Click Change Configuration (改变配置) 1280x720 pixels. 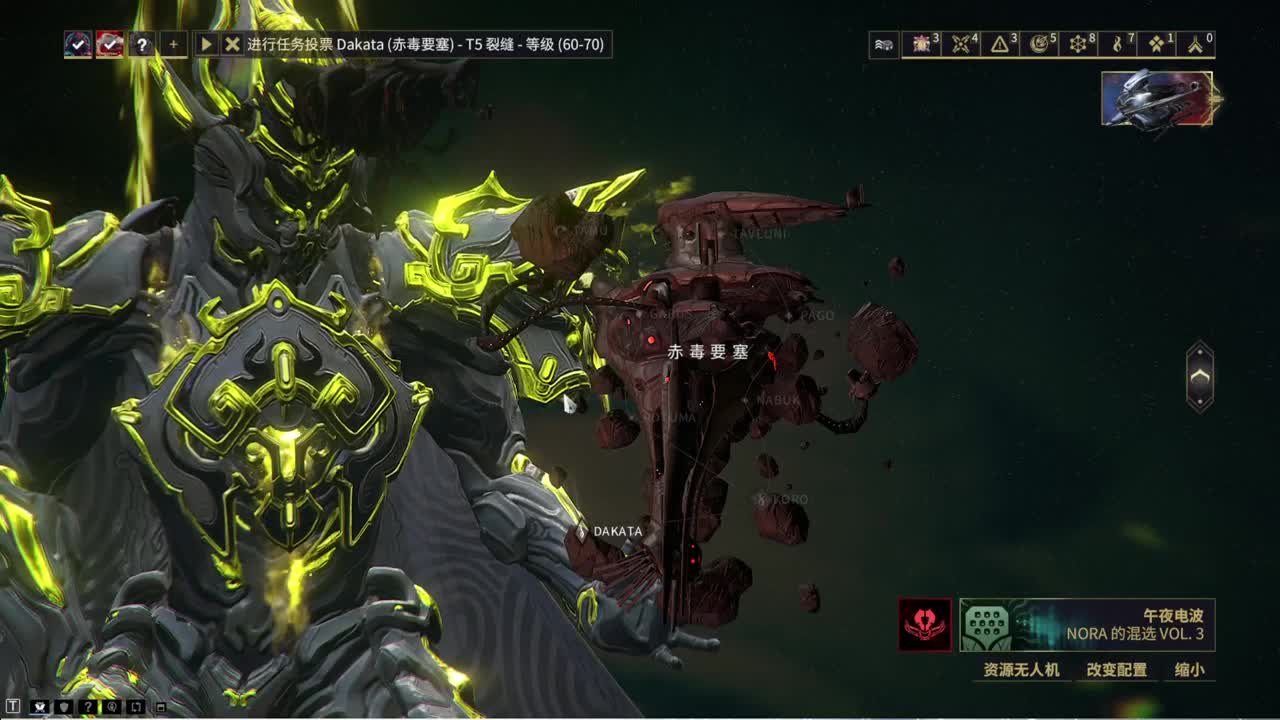pyautogui.click(x=1117, y=670)
